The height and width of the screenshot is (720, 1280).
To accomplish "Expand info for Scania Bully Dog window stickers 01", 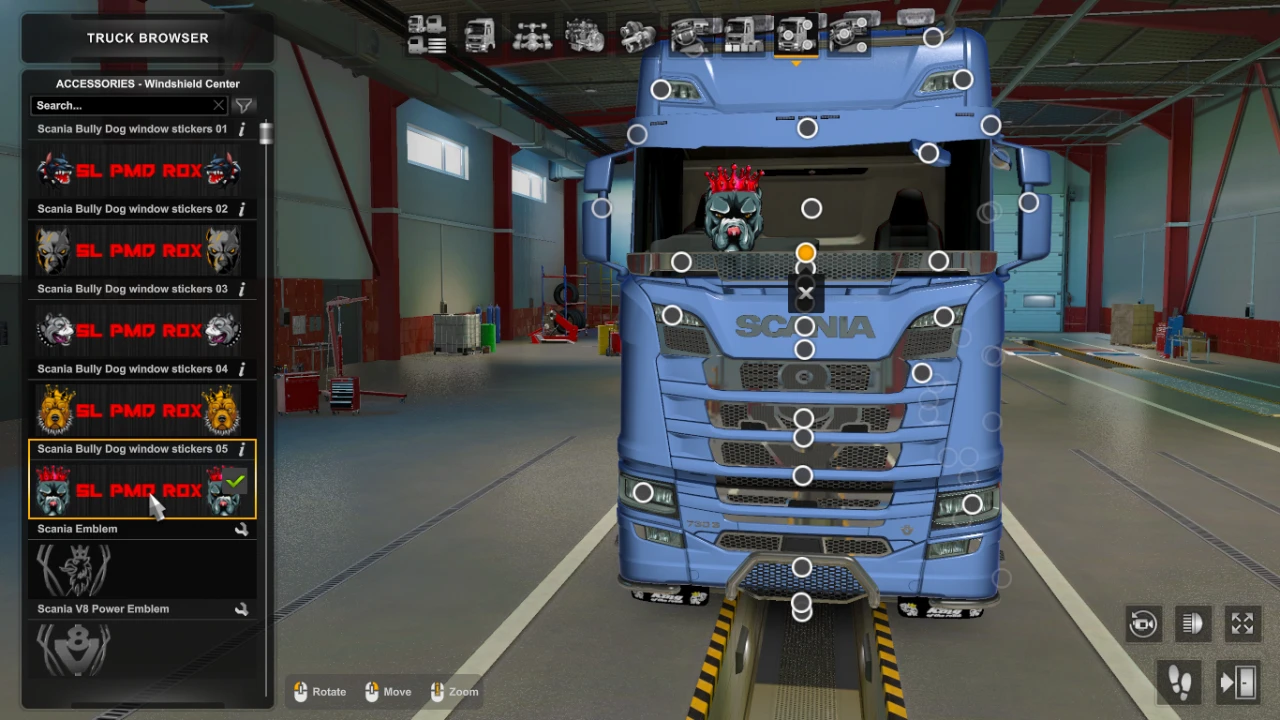I will (x=241, y=128).
